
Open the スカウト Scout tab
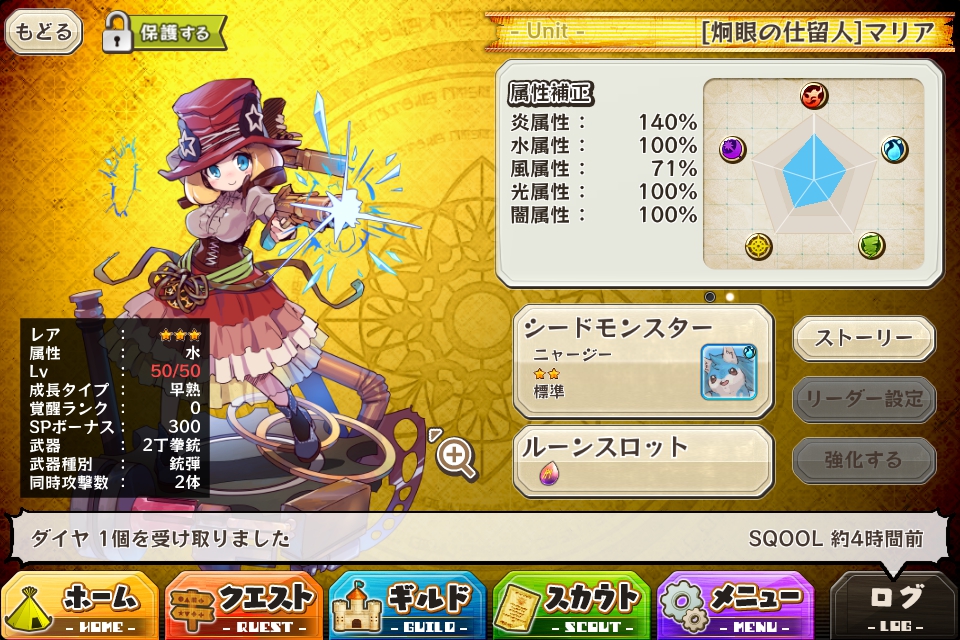click(x=571, y=605)
